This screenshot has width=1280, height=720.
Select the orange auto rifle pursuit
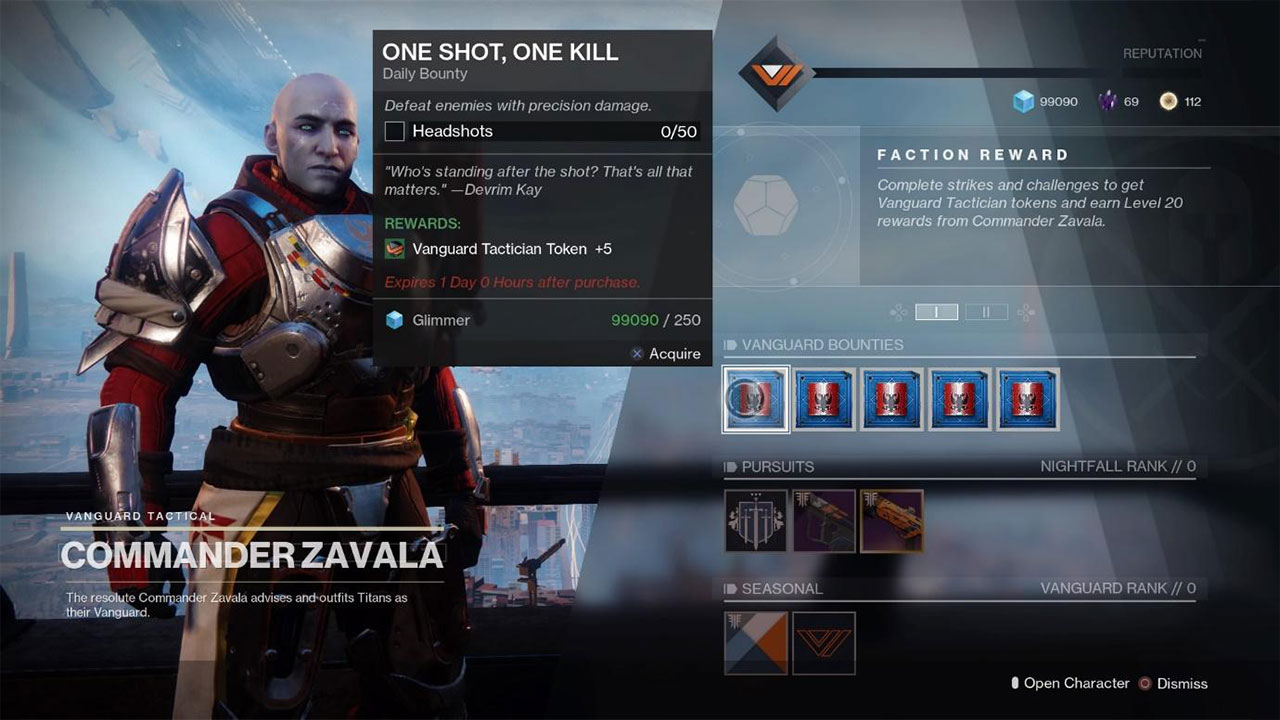coord(889,520)
